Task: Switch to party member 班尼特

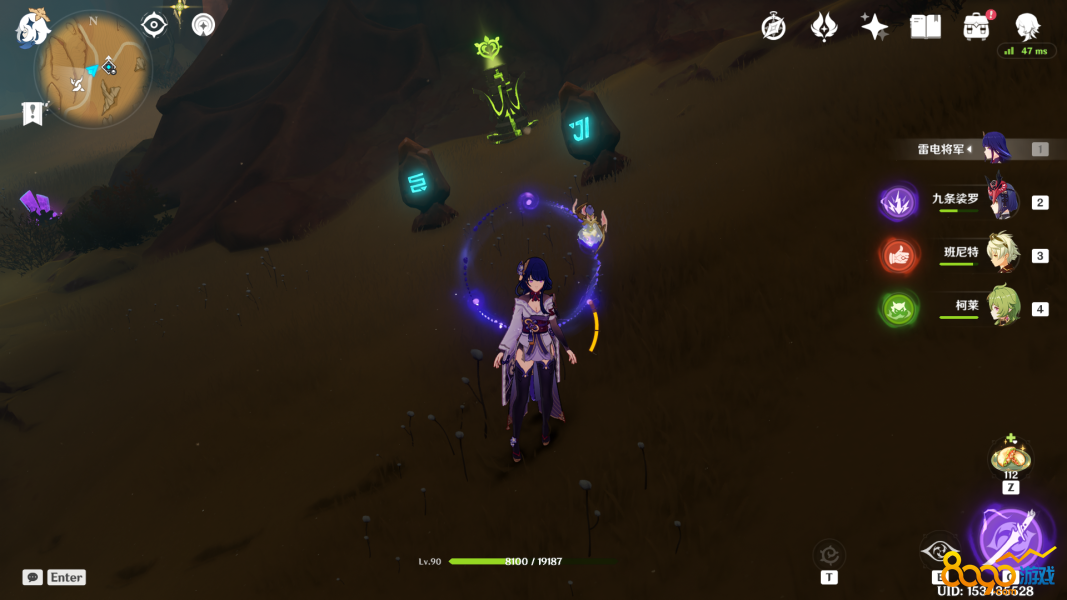Action: 1001,254
